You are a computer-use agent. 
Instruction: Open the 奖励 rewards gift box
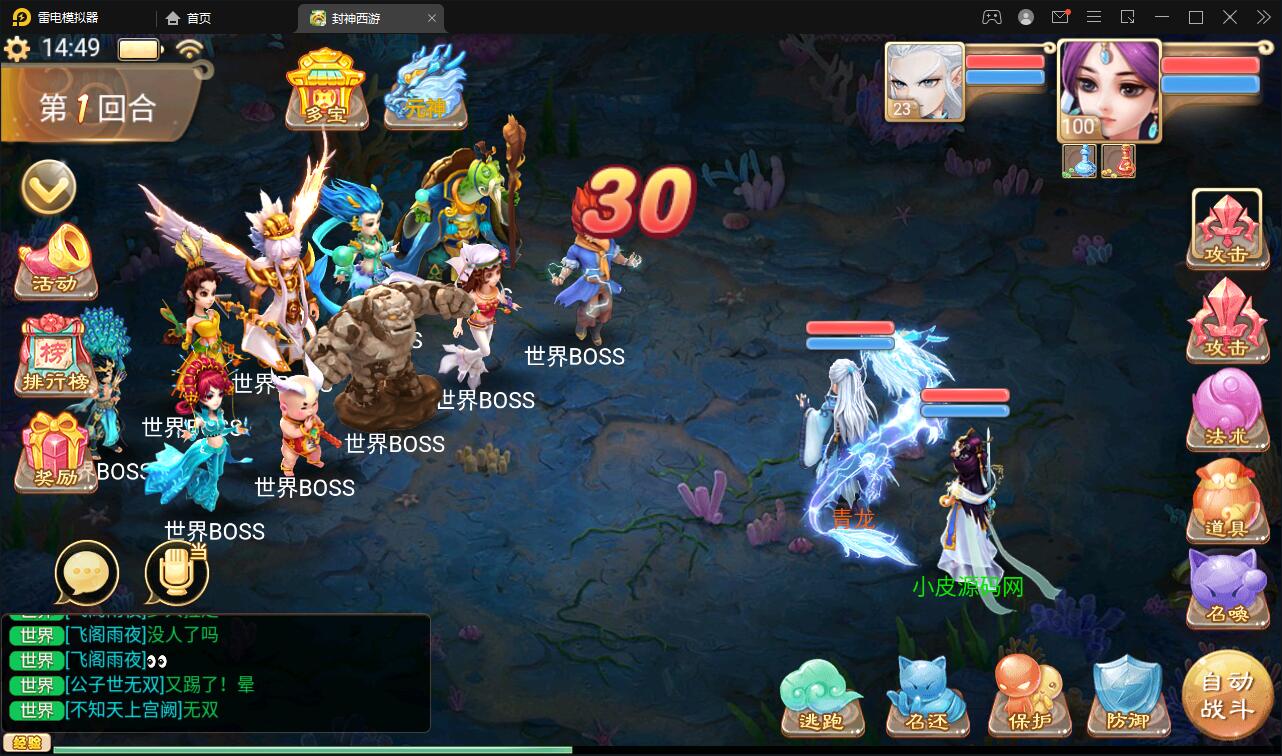(x=56, y=452)
